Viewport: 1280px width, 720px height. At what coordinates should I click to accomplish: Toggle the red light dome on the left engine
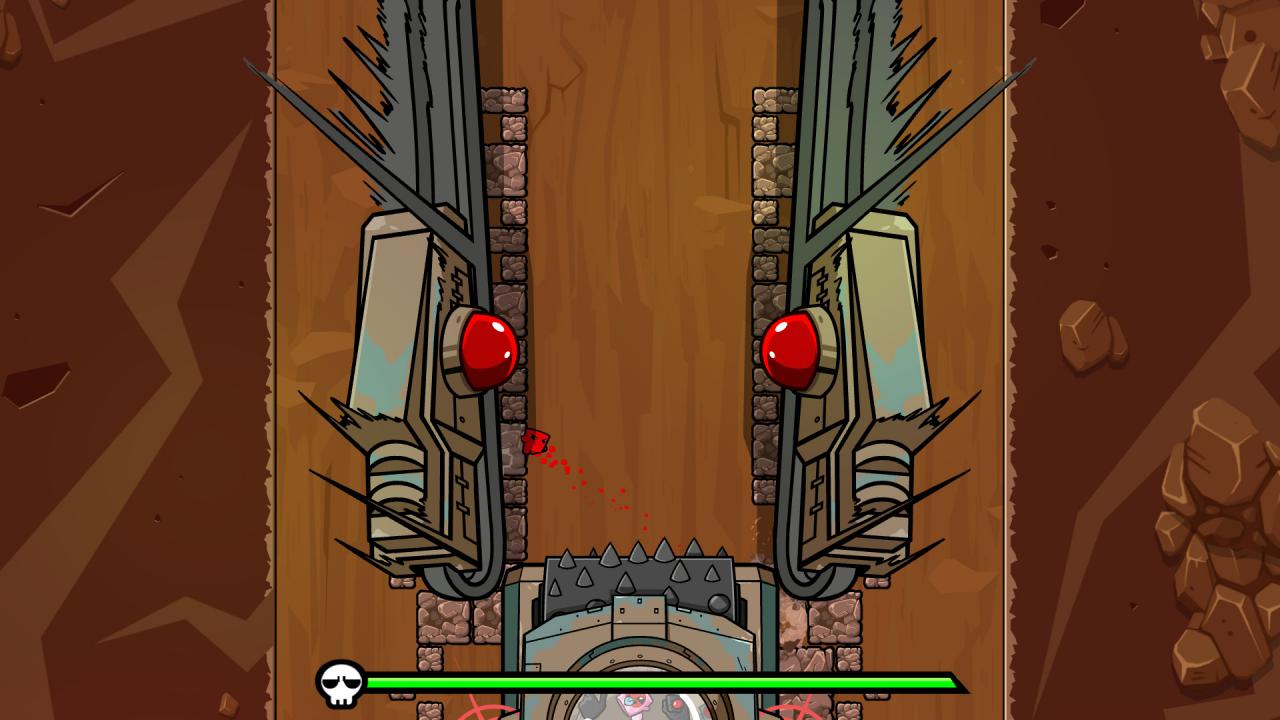[x=487, y=350]
